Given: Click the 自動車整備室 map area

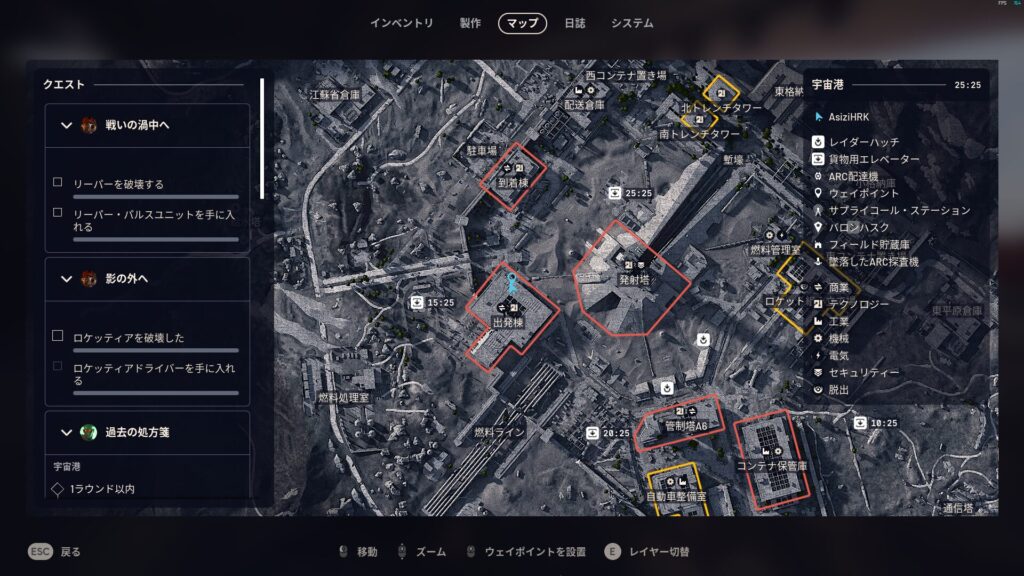Looking at the screenshot, I should 676,495.
